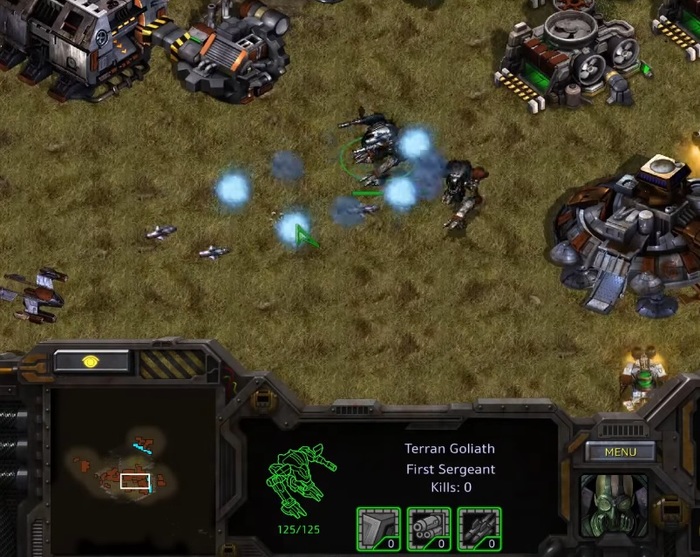Open the game MENU
Viewport: 700px width, 557px height.
tap(620, 452)
